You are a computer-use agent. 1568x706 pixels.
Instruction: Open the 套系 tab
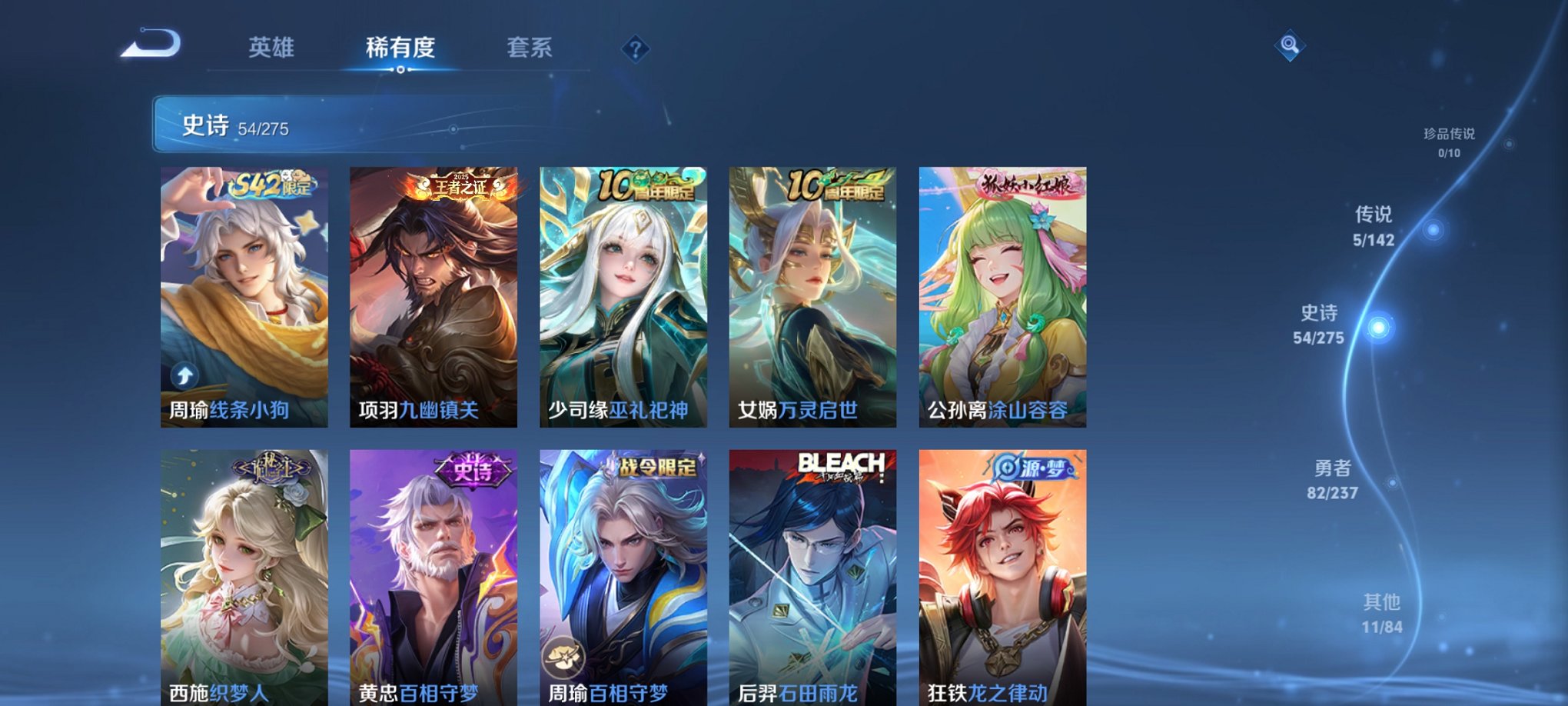536,48
